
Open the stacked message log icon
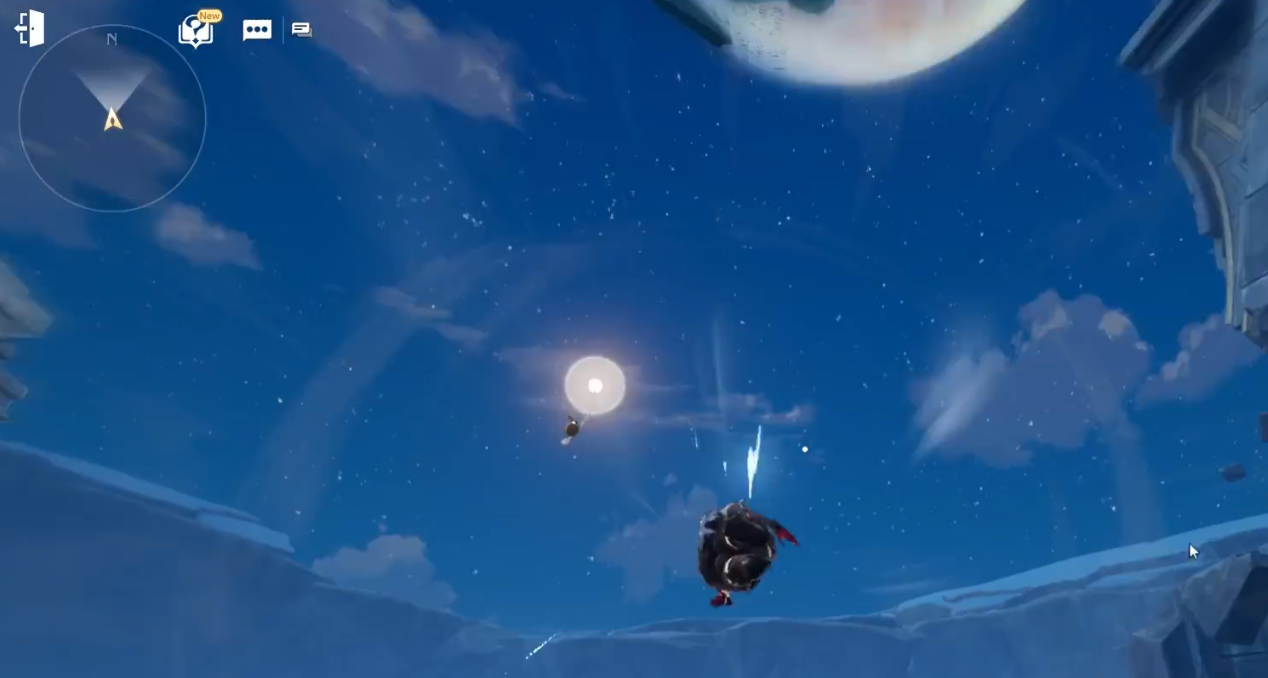pyautogui.click(x=301, y=30)
